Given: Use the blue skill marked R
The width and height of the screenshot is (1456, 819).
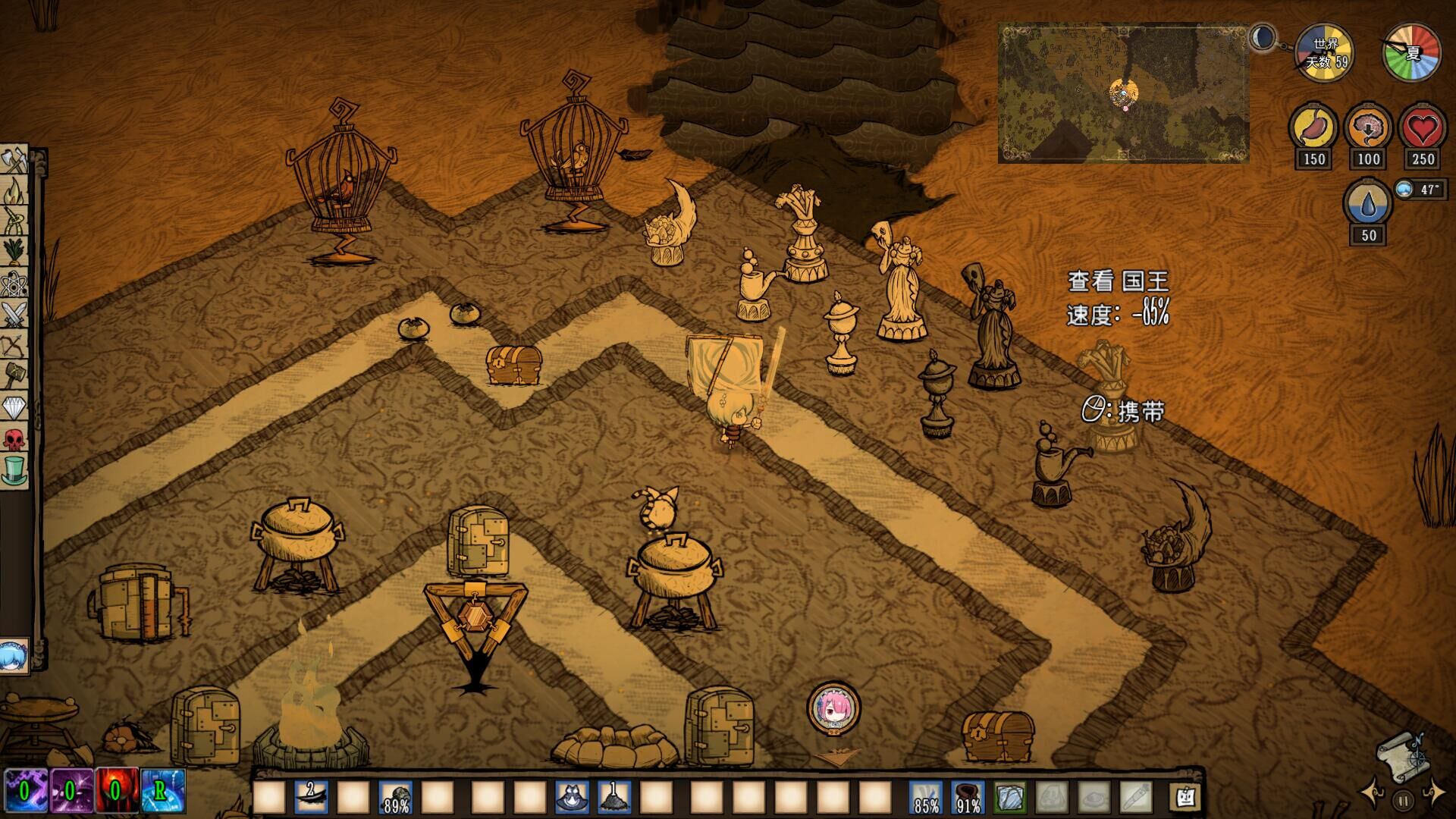Looking at the screenshot, I should click(162, 791).
